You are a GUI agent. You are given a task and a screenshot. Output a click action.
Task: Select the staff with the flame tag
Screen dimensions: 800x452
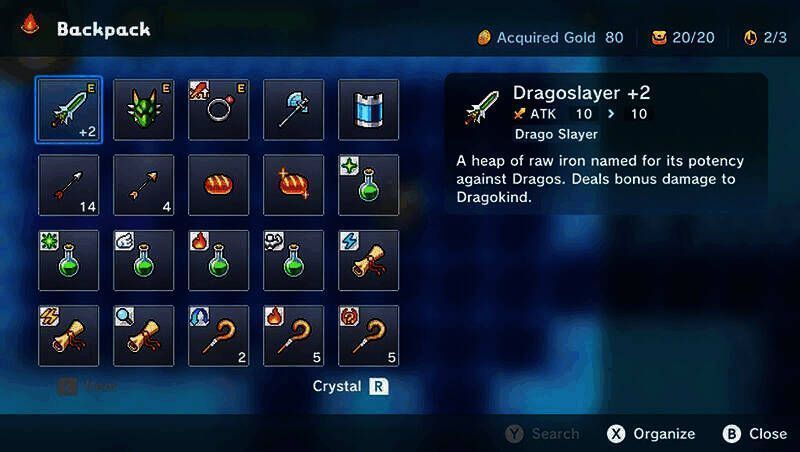click(293, 336)
